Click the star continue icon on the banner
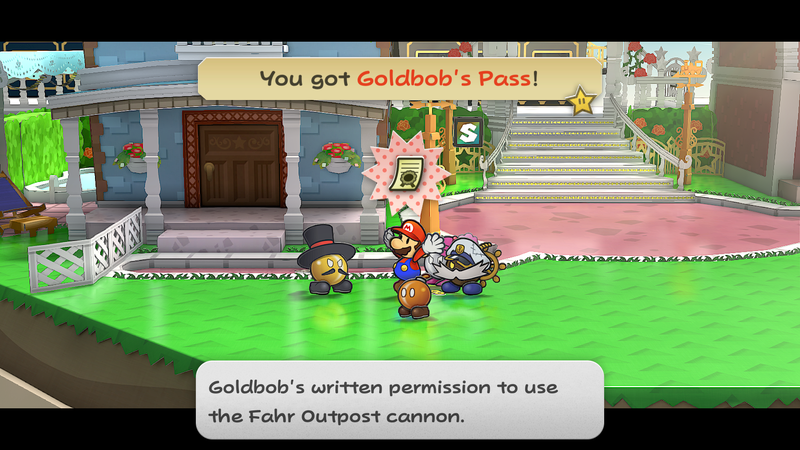The image size is (800, 450). (x=580, y=100)
